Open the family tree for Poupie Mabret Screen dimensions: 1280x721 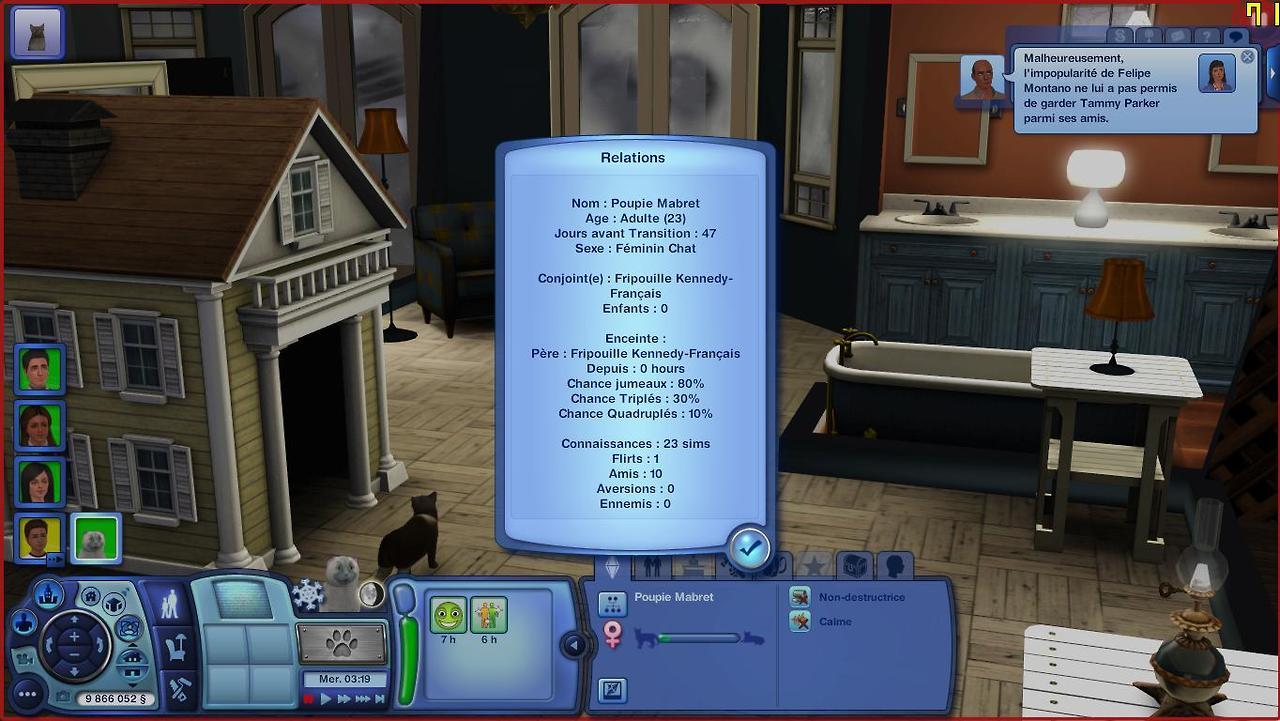611,604
